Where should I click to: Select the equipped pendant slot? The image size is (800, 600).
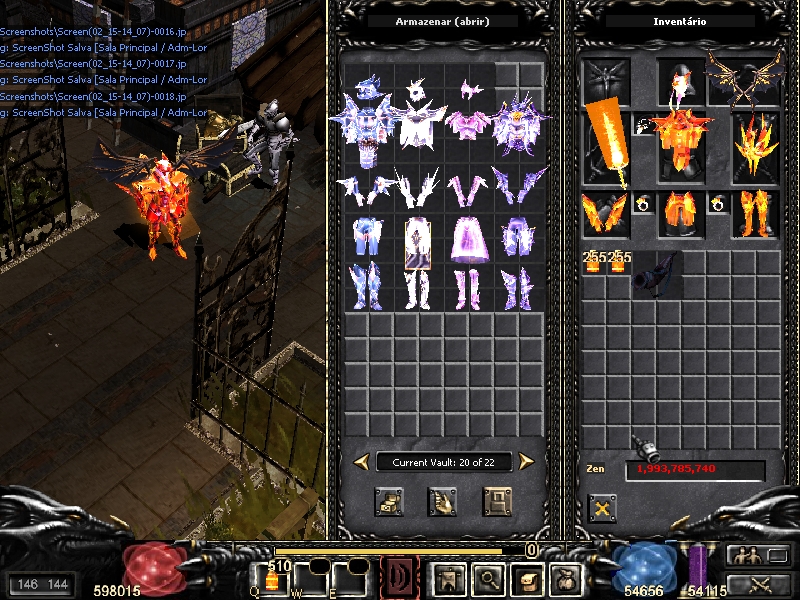644,125
